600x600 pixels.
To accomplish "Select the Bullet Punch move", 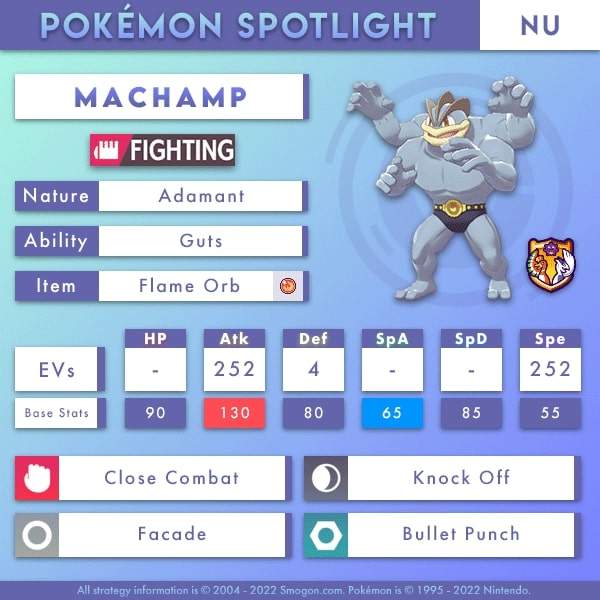I will pyautogui.click(x=460, y=535).
